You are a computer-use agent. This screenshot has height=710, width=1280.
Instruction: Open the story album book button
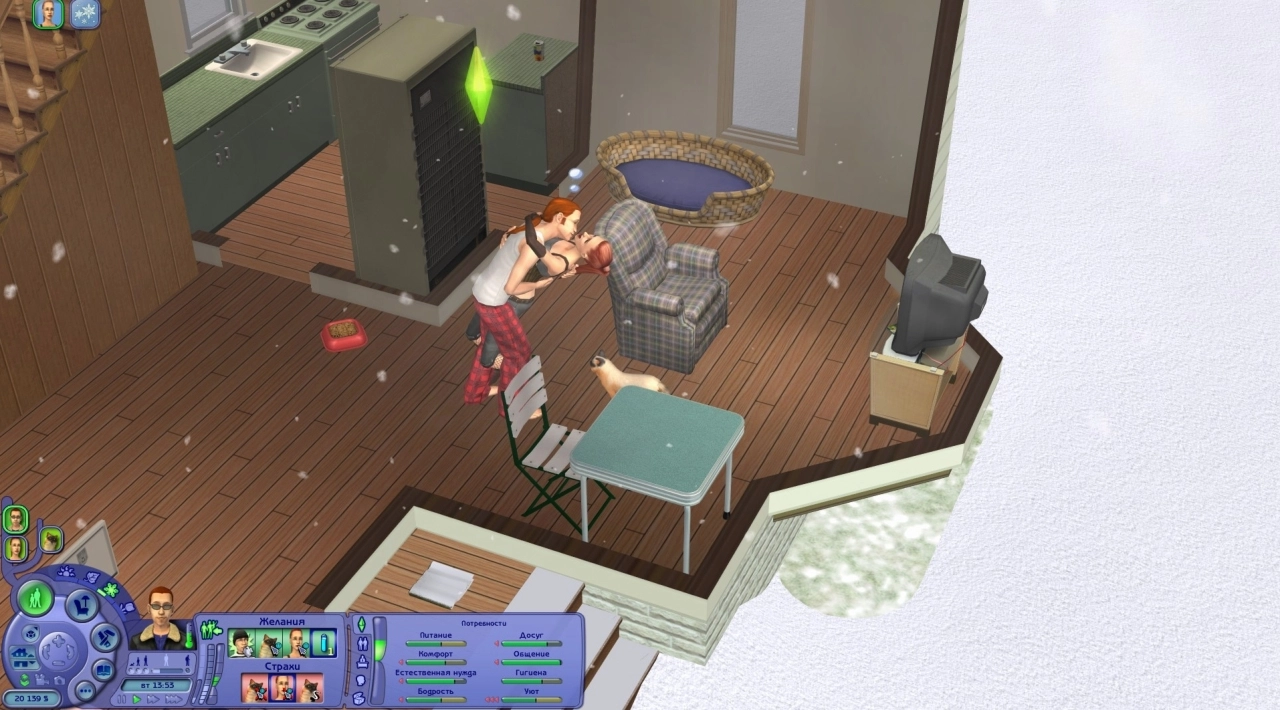pyautogui.click(x=104, y=668)
